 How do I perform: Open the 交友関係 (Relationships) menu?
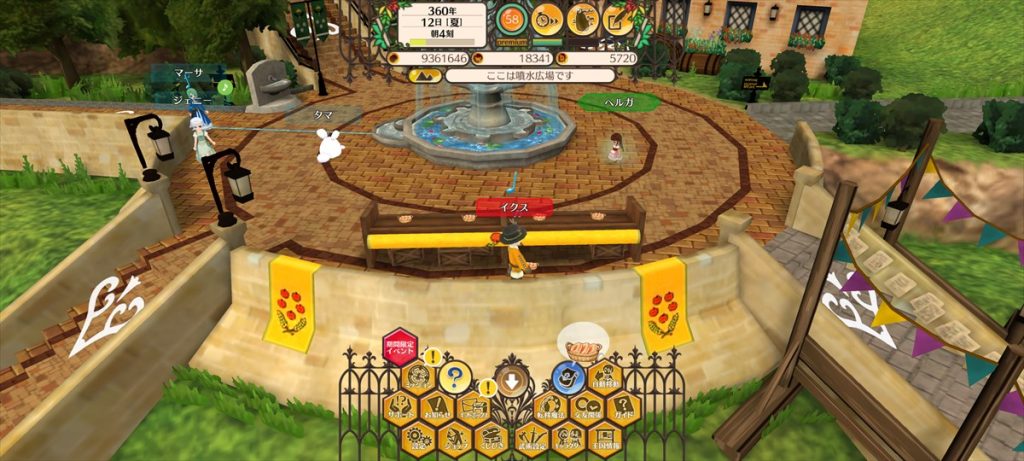[x=587, y=408]
